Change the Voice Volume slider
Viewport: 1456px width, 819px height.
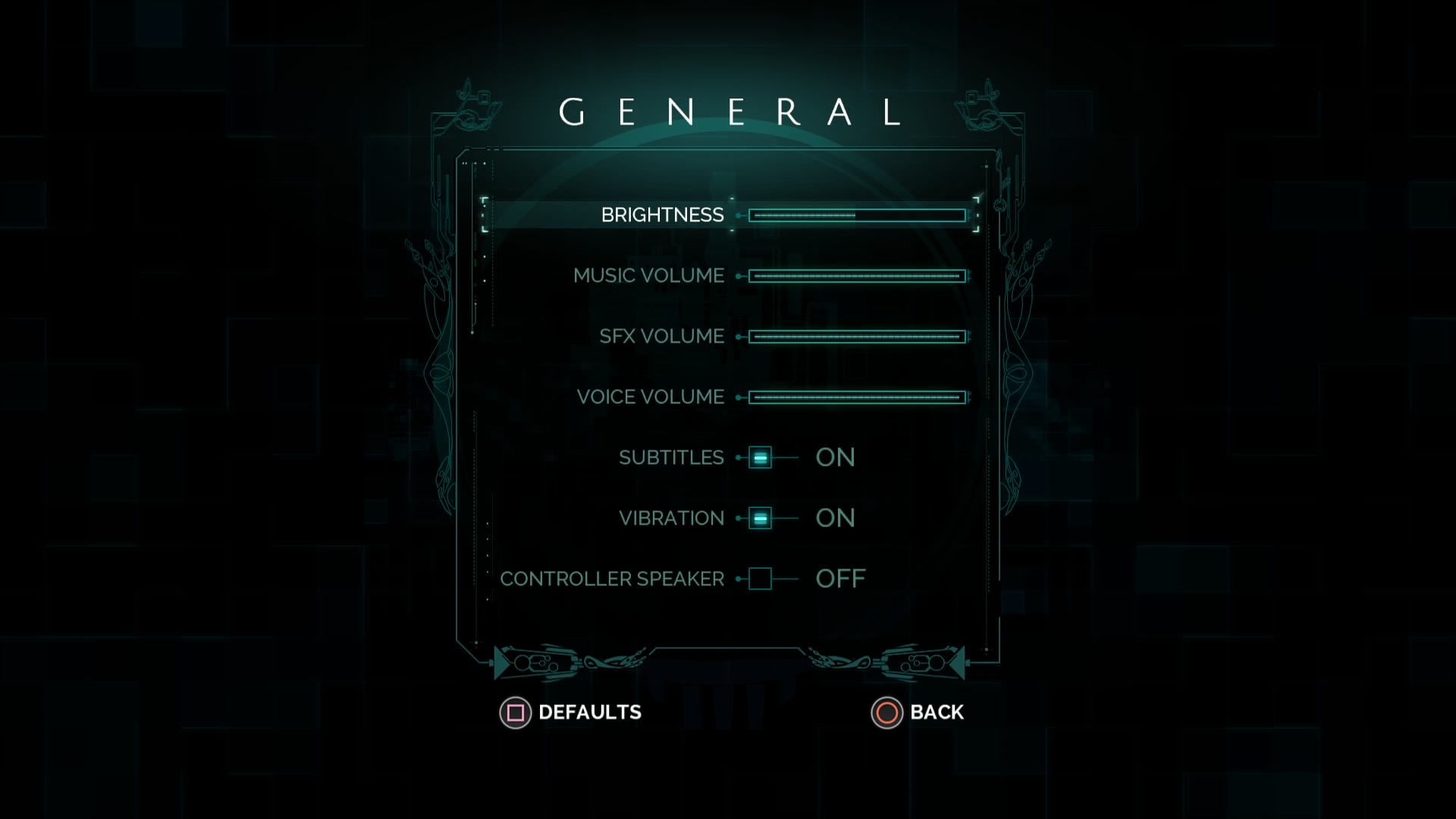[x=857, y=397]
